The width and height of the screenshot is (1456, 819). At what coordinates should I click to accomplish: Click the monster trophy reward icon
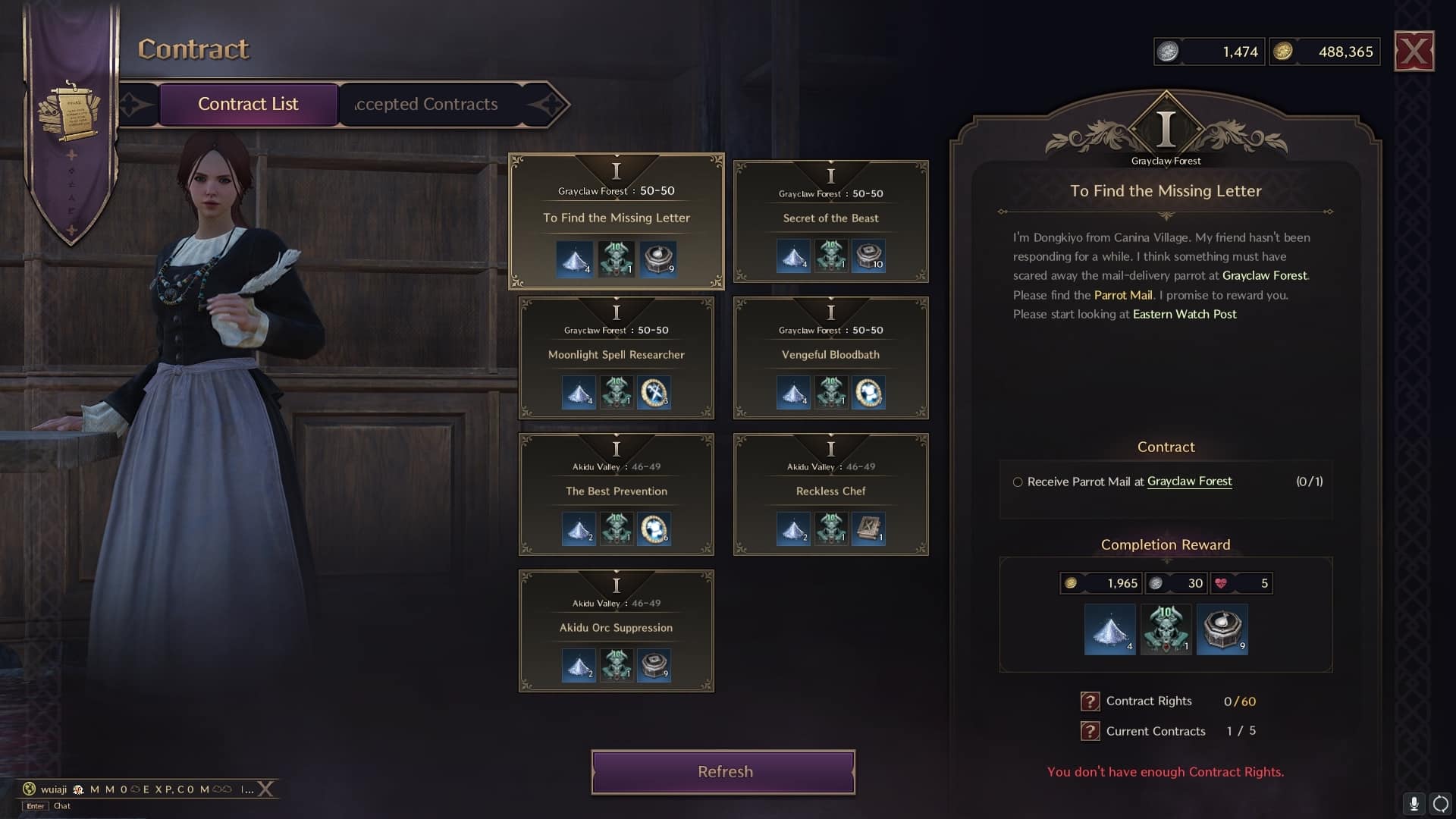tap(1166, 629)
